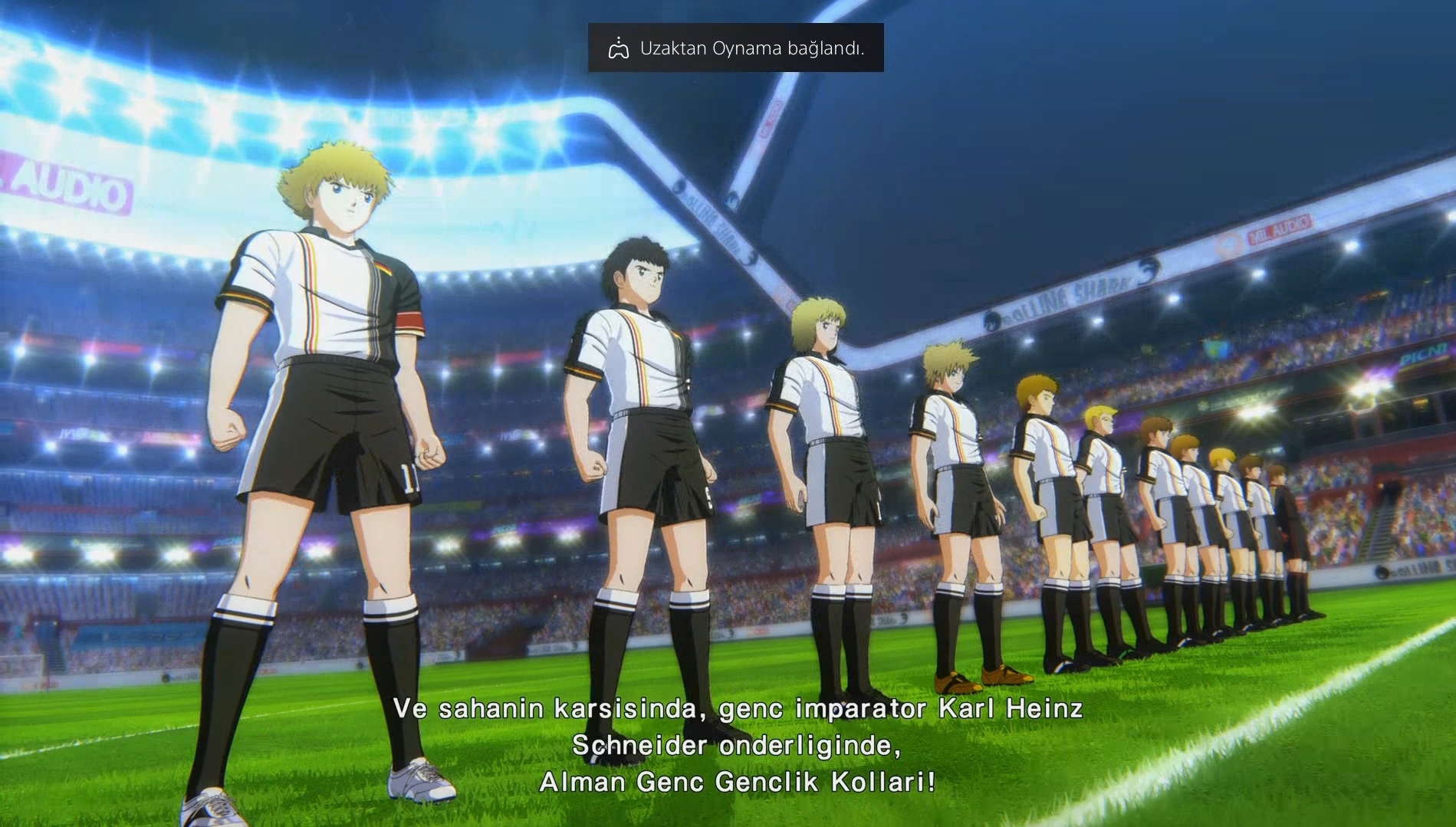Click the "Uzaktan Oynama bağlandı" notification

(x=735, y=48)
